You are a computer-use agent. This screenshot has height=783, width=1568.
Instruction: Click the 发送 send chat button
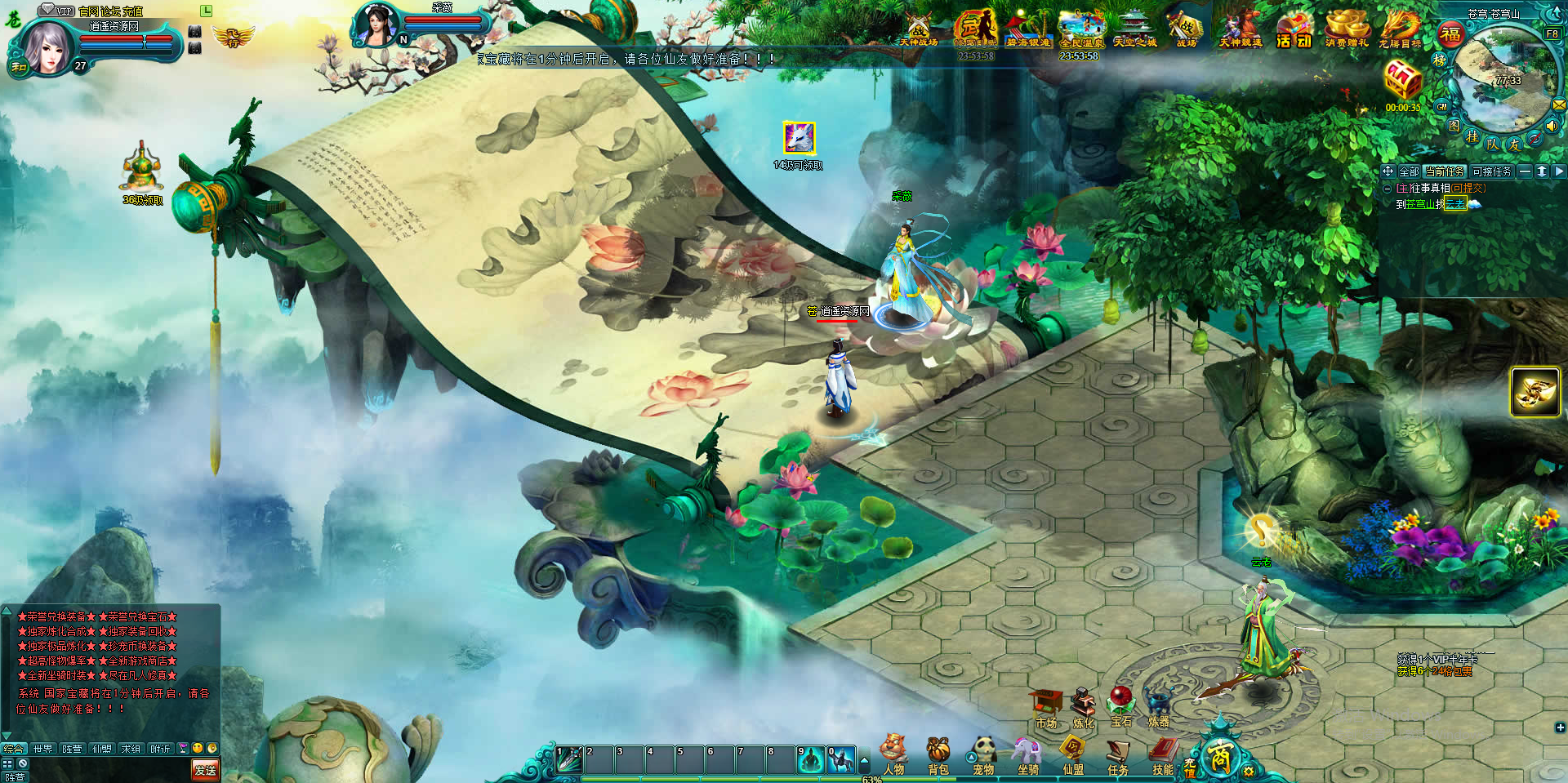click(205, 769)
